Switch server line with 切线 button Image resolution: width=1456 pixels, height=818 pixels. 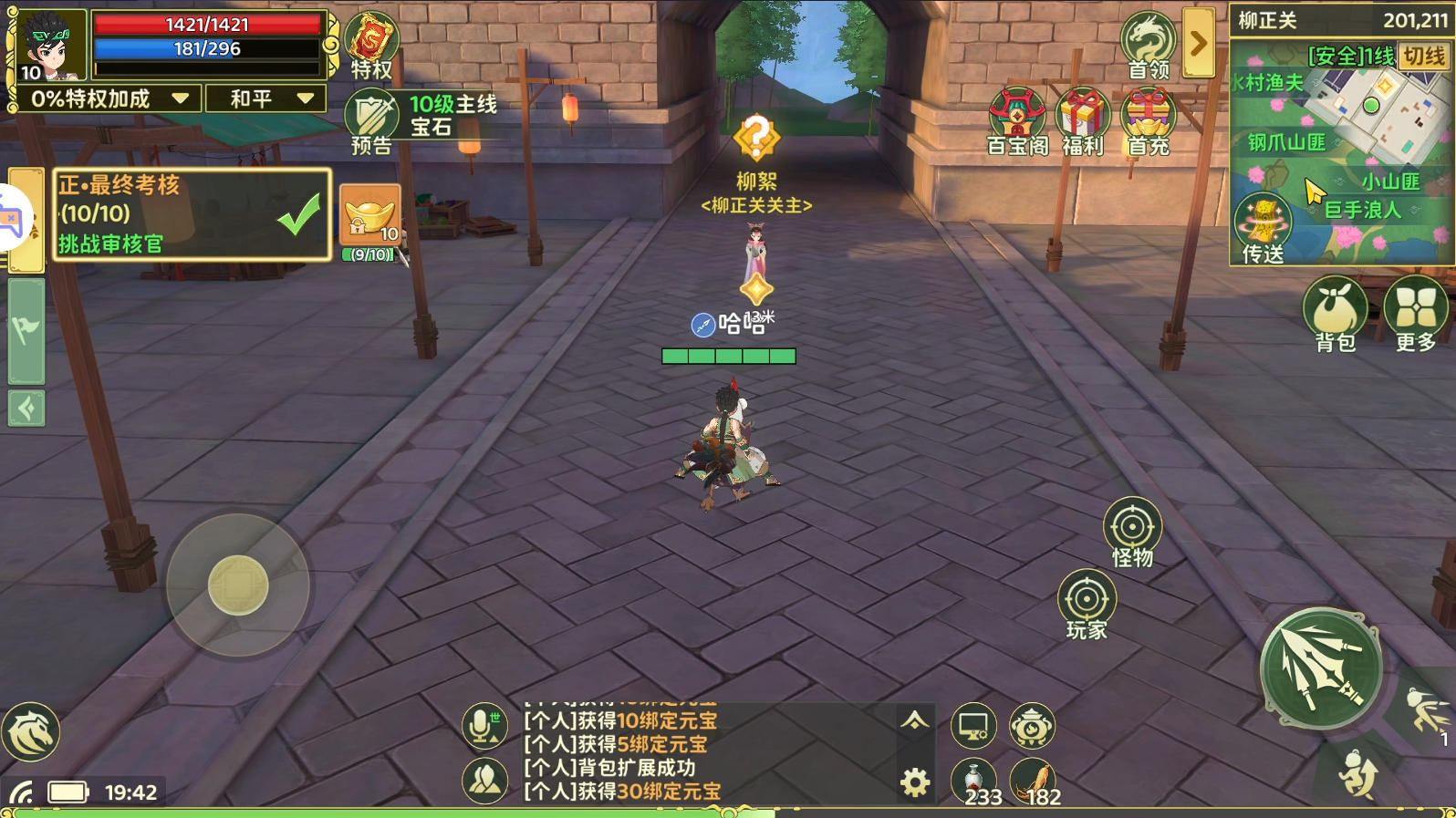pos(1424,57)
